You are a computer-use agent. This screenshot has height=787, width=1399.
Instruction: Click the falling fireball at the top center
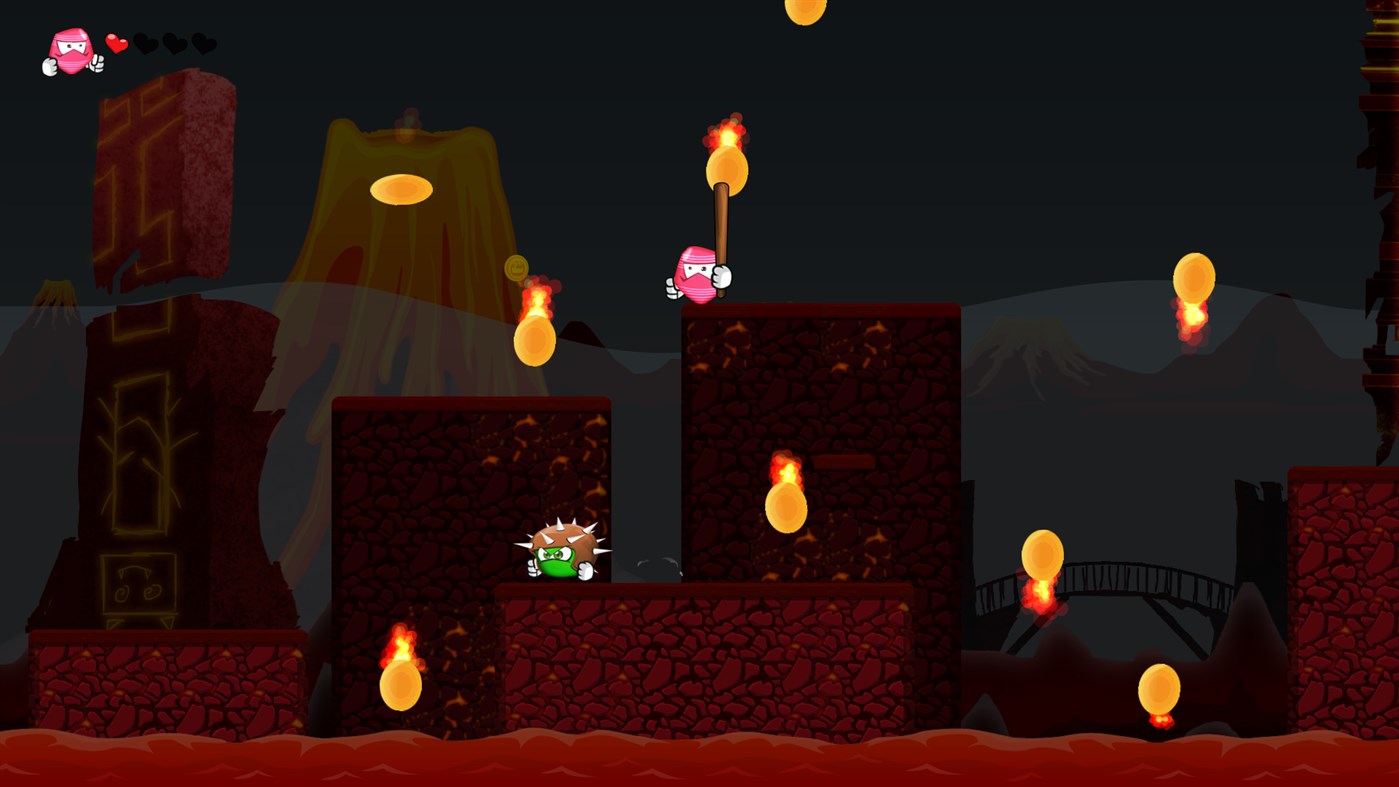pyautogui.click(x=805, y=12)
